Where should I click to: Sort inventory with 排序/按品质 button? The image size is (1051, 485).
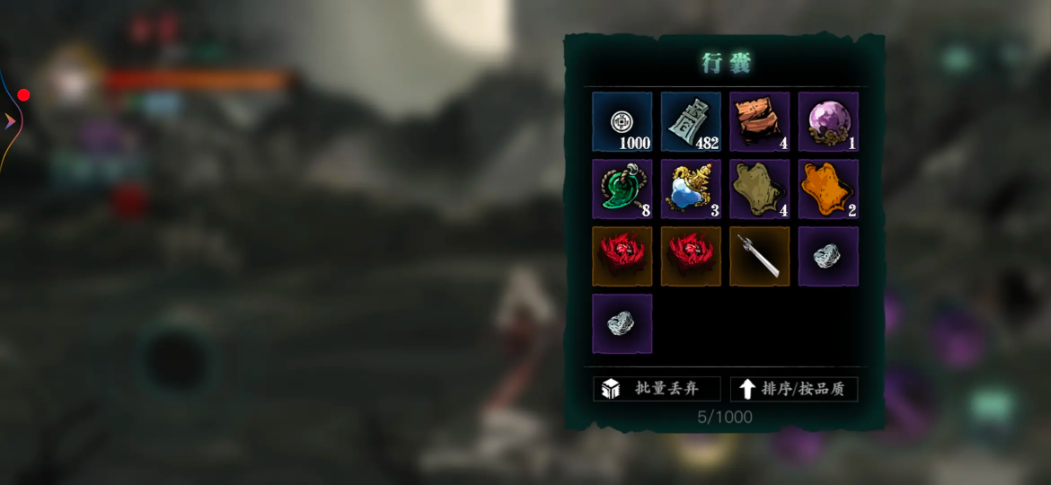[x=794, y=389]
